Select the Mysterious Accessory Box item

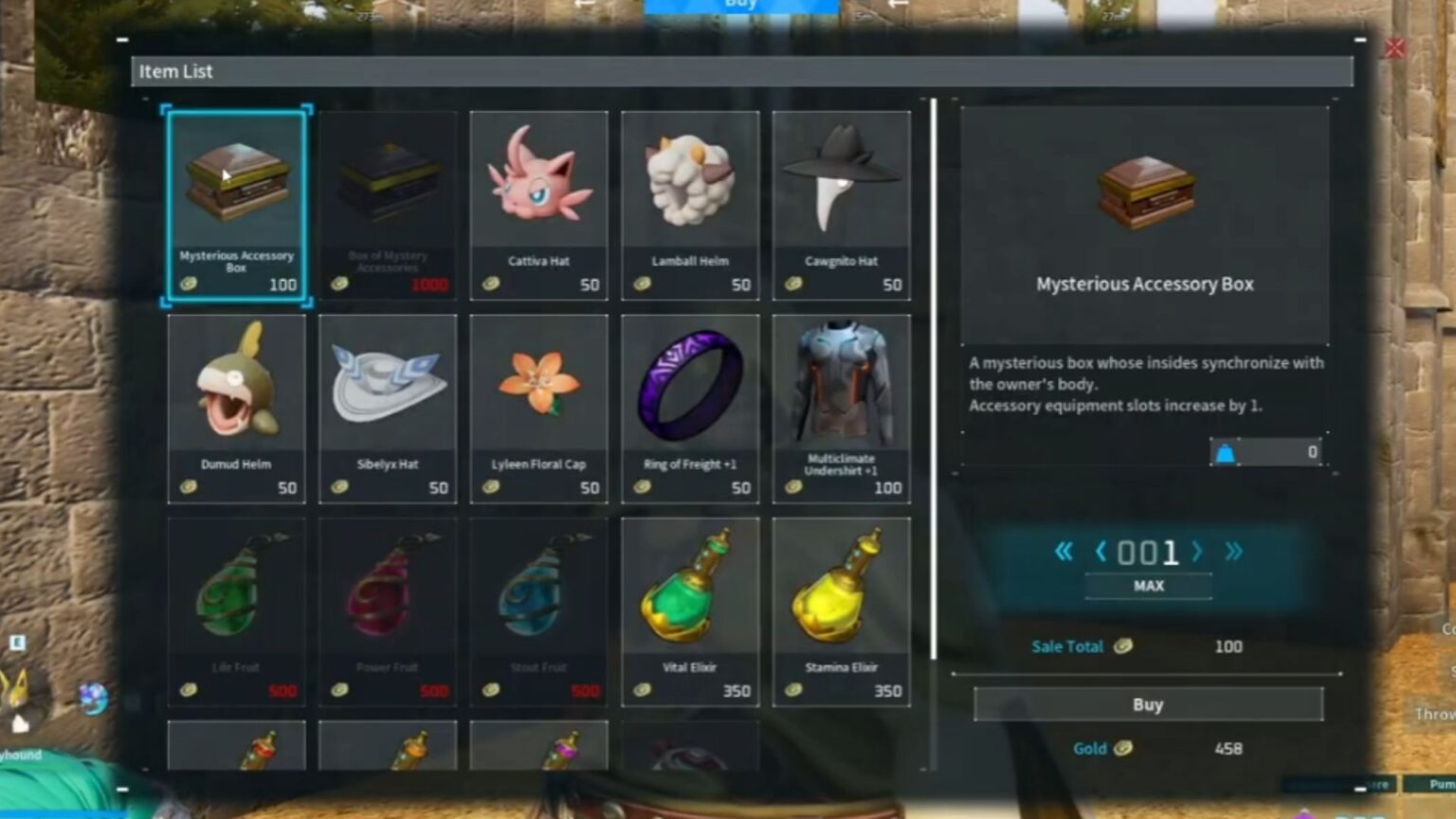[236, 199]
